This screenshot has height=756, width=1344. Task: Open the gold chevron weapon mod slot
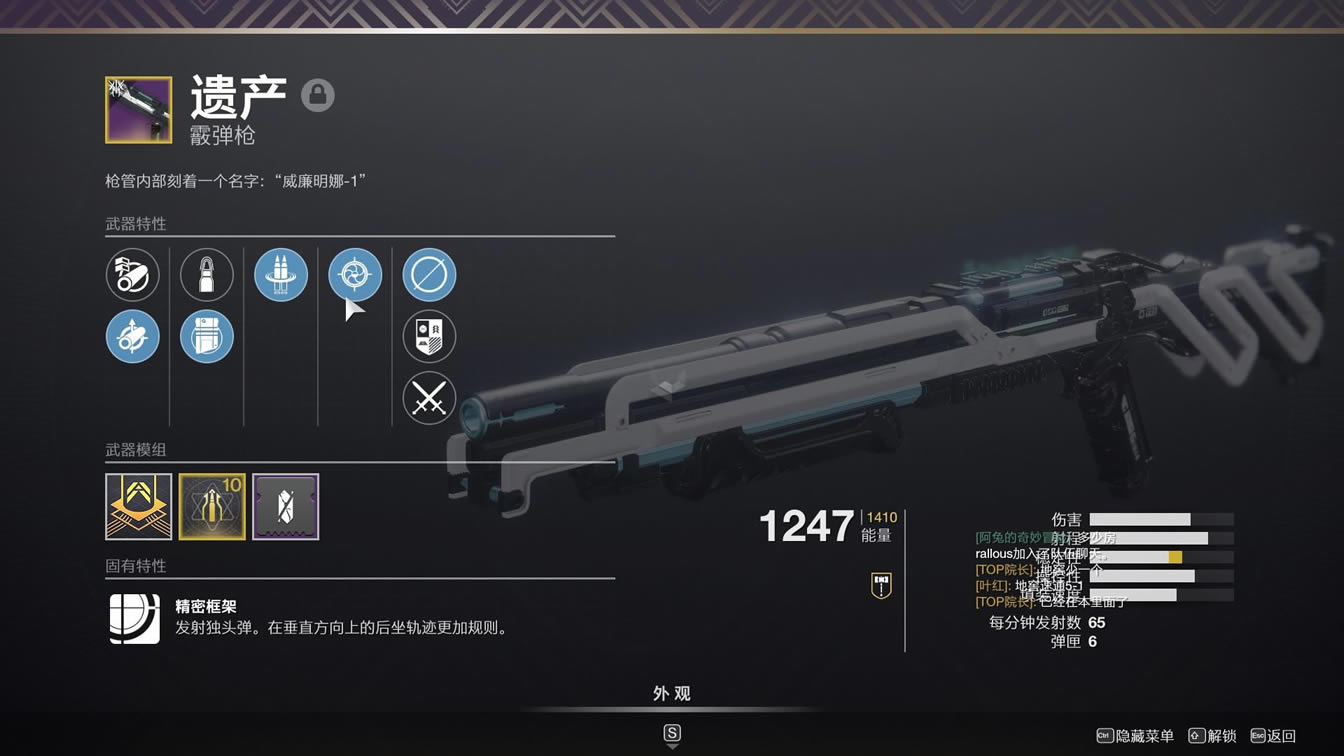click(139, 507)
